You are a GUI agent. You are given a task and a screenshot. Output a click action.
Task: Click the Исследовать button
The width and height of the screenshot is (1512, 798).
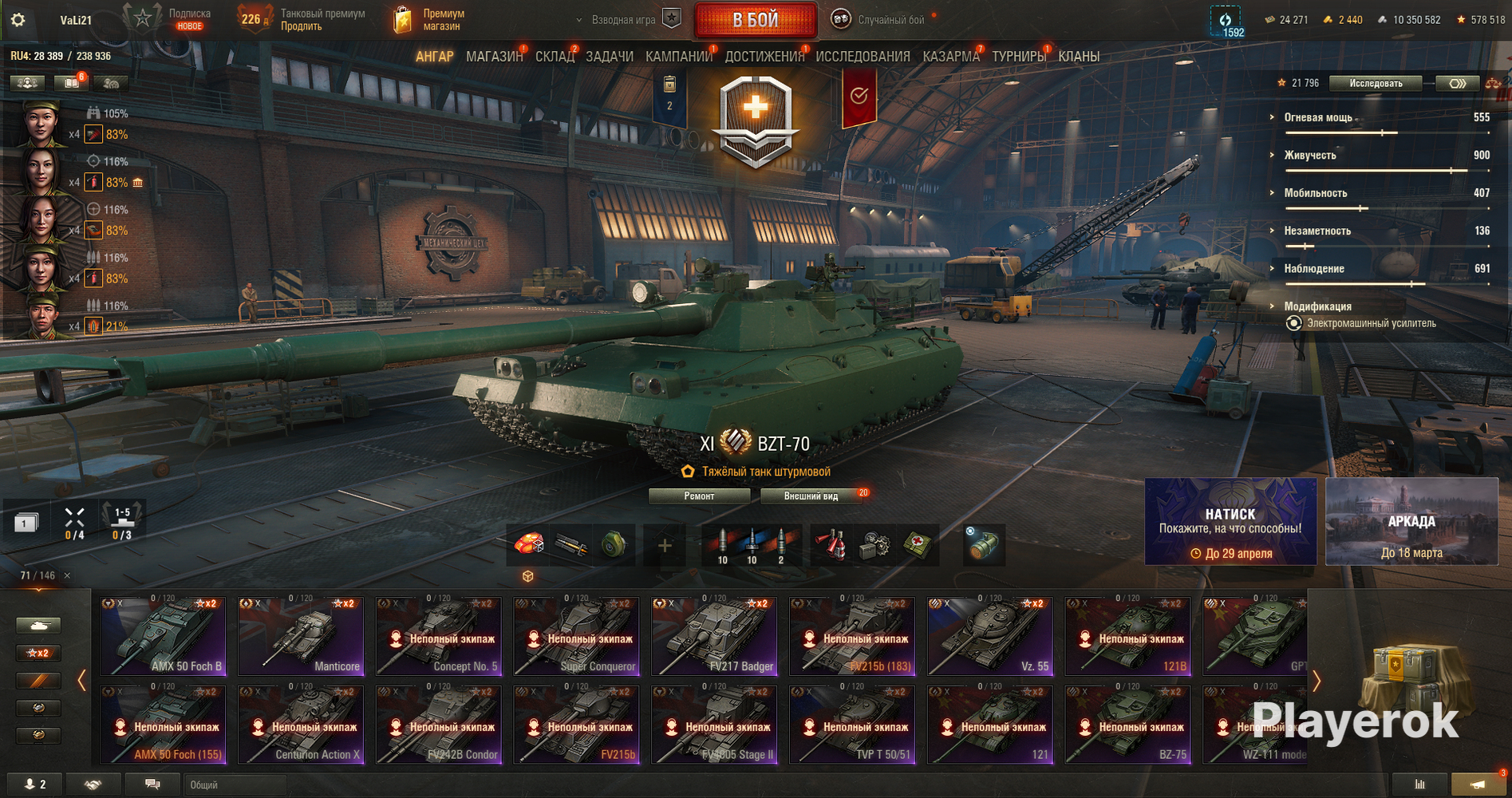coord(1376,83)
